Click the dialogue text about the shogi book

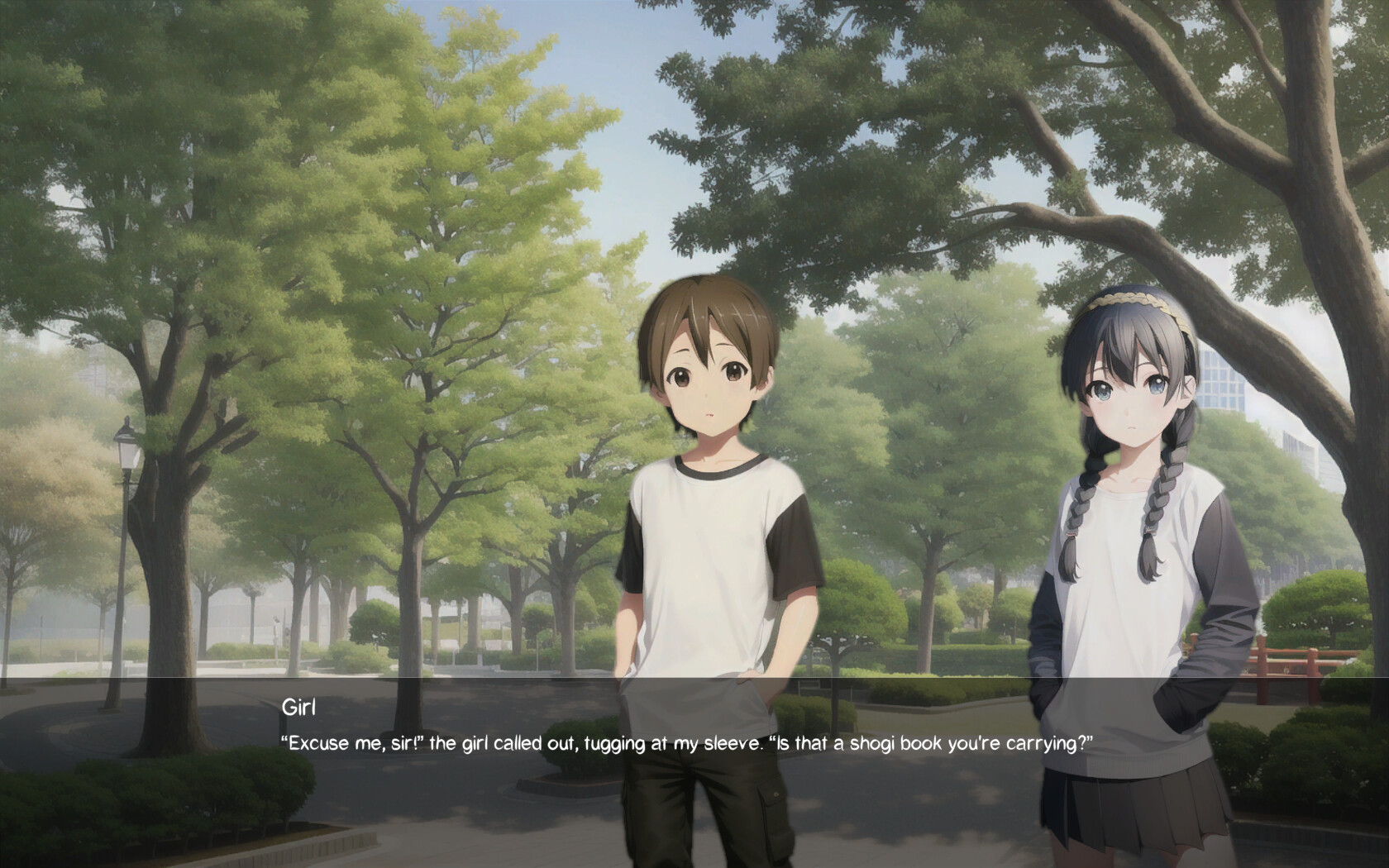tap(686, 743)
